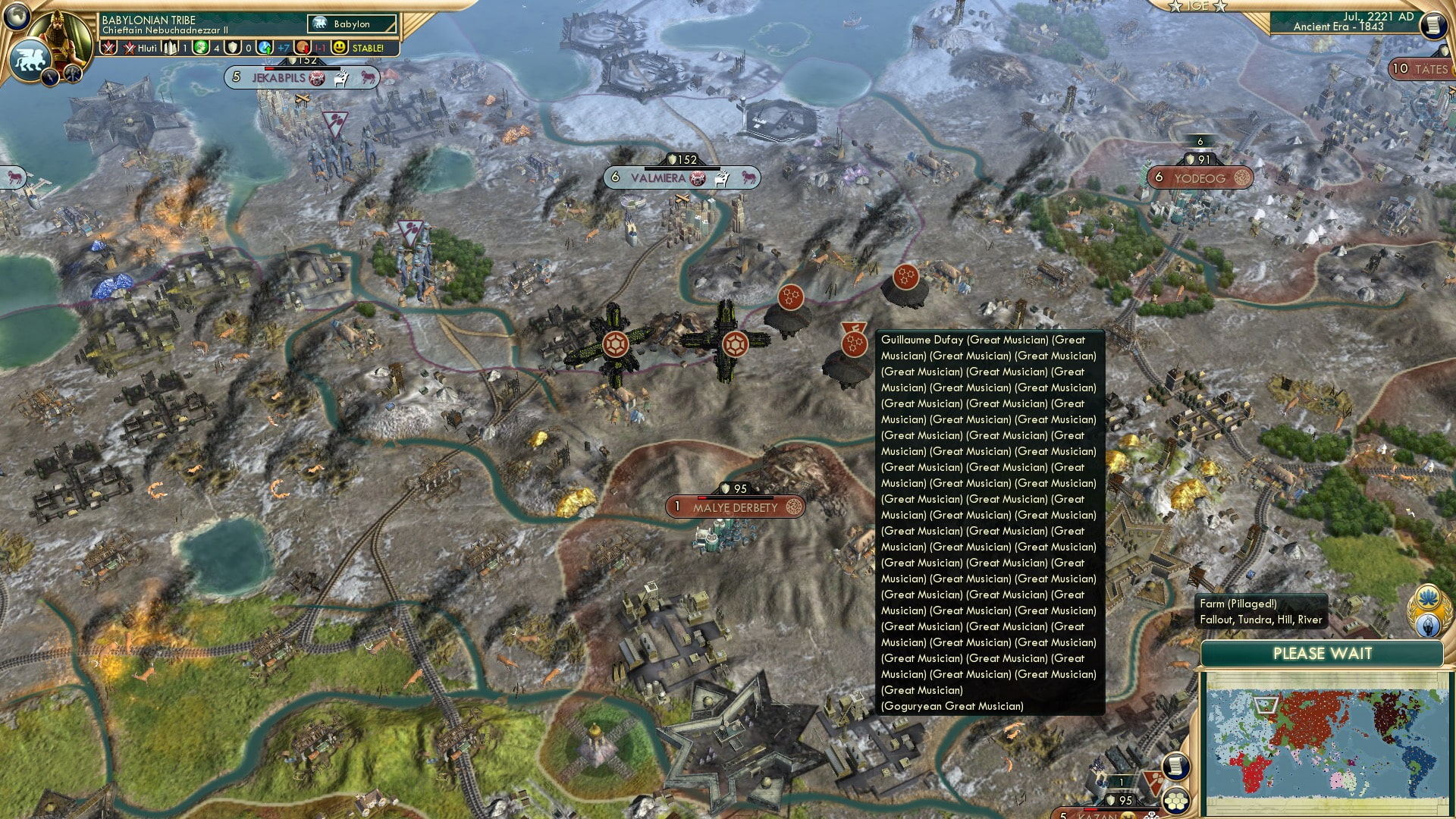This screenshot has height=819, width=1456.
Task: Open the Babylon capital dropdown
Action: tap(352, 24)
